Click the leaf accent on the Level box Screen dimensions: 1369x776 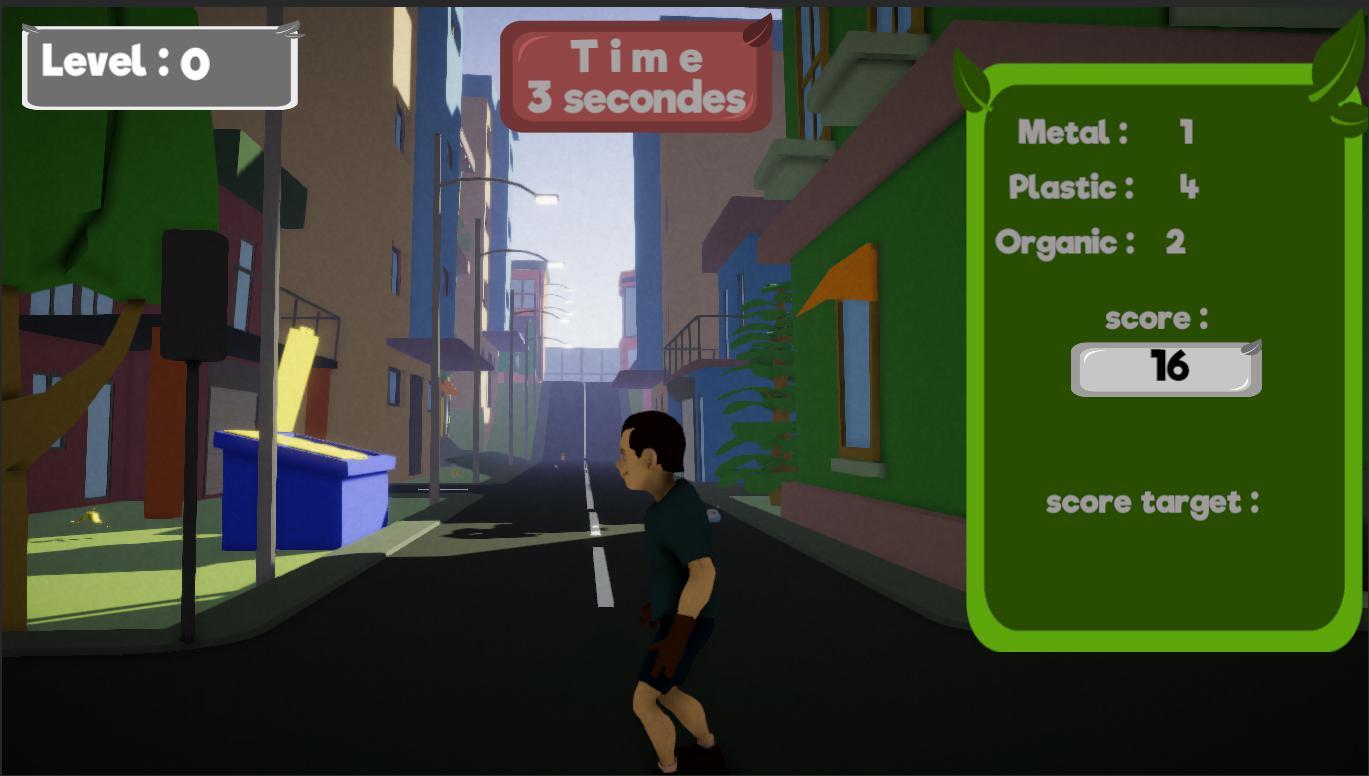[288, 27]
